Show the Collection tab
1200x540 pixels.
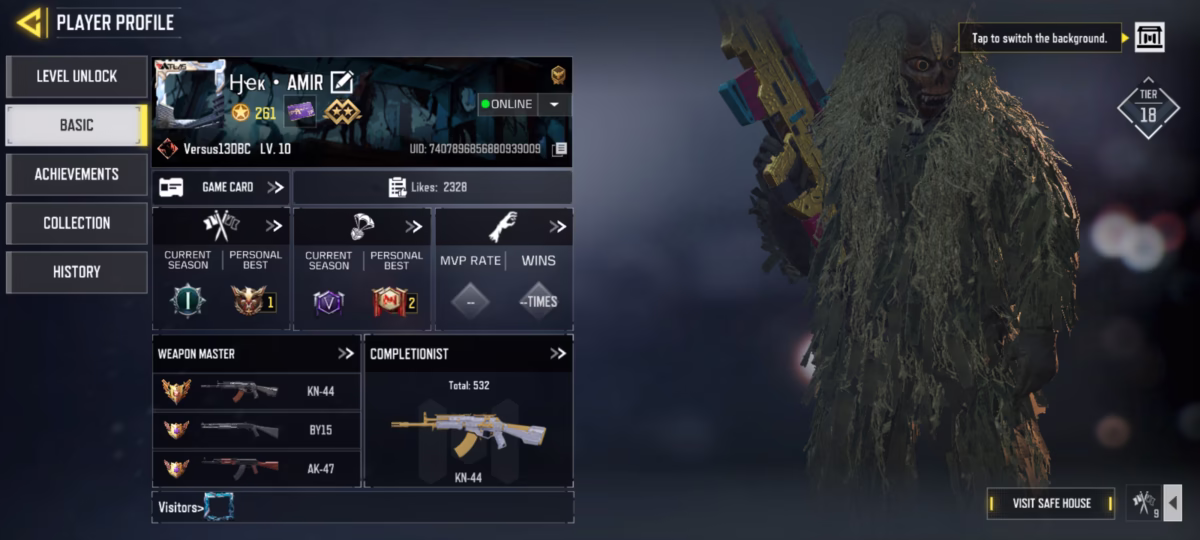tap(77, 223)
